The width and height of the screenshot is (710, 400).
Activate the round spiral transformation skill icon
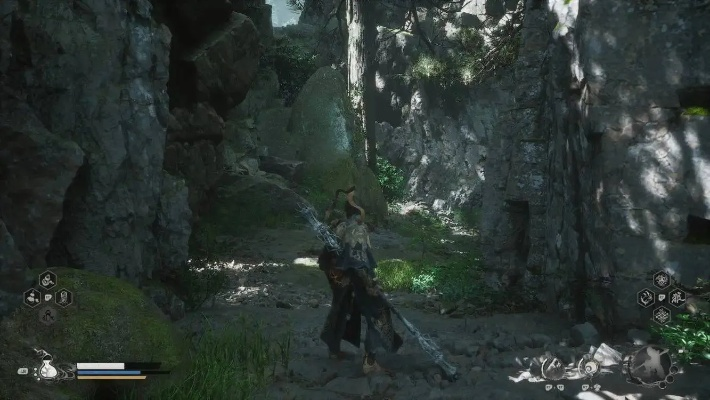point(552,368)
